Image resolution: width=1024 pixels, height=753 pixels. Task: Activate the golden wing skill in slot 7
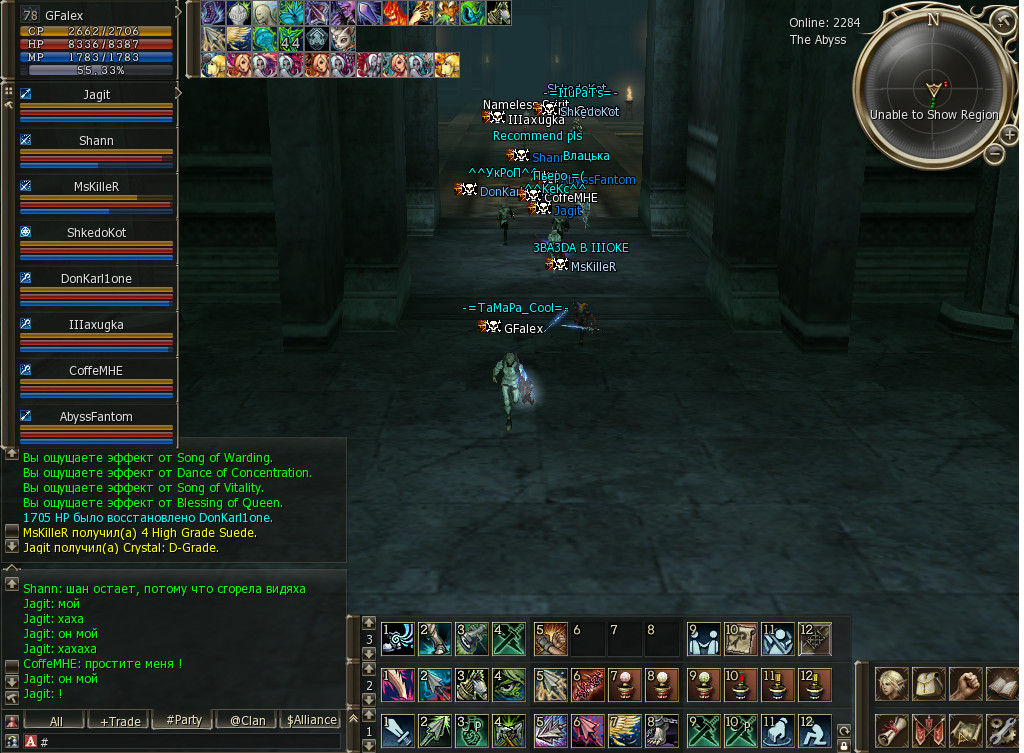(623, 730)
